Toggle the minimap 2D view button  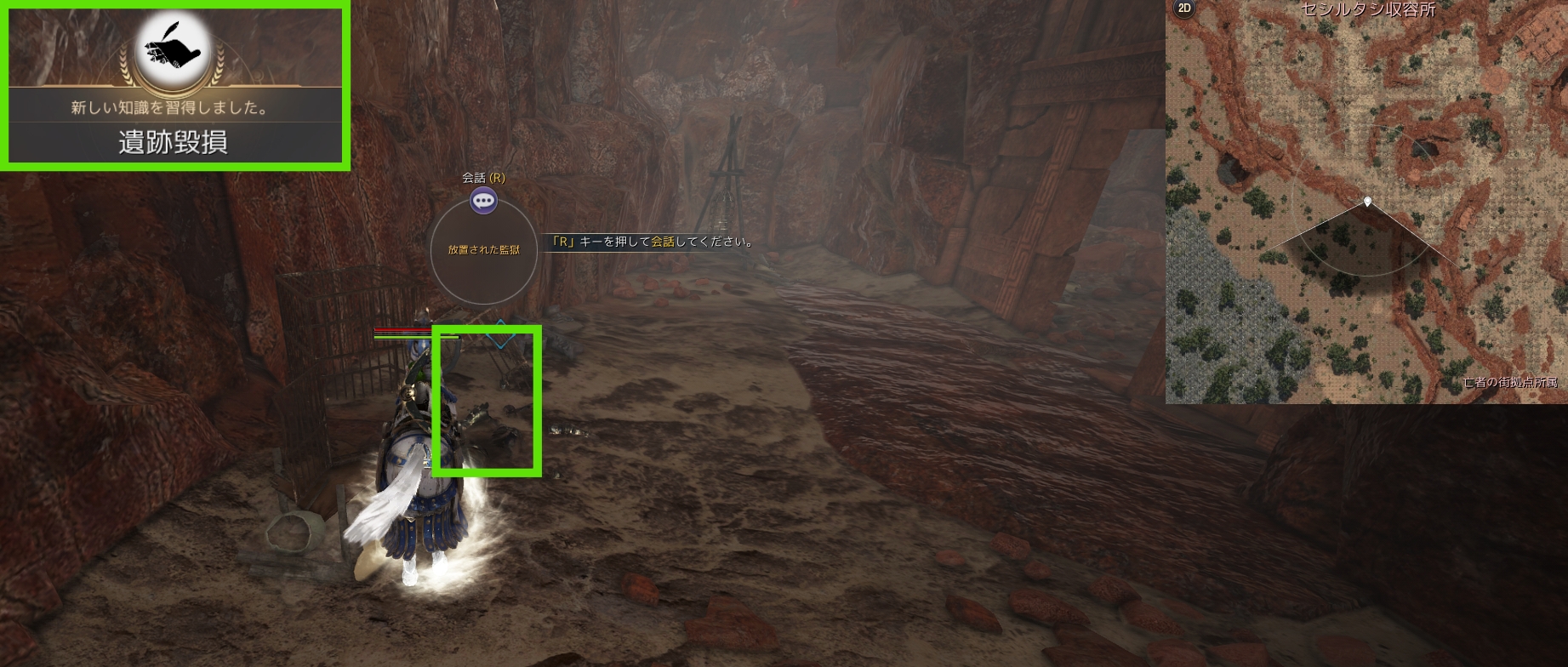pyautogui.click(x=1183, y=9)
